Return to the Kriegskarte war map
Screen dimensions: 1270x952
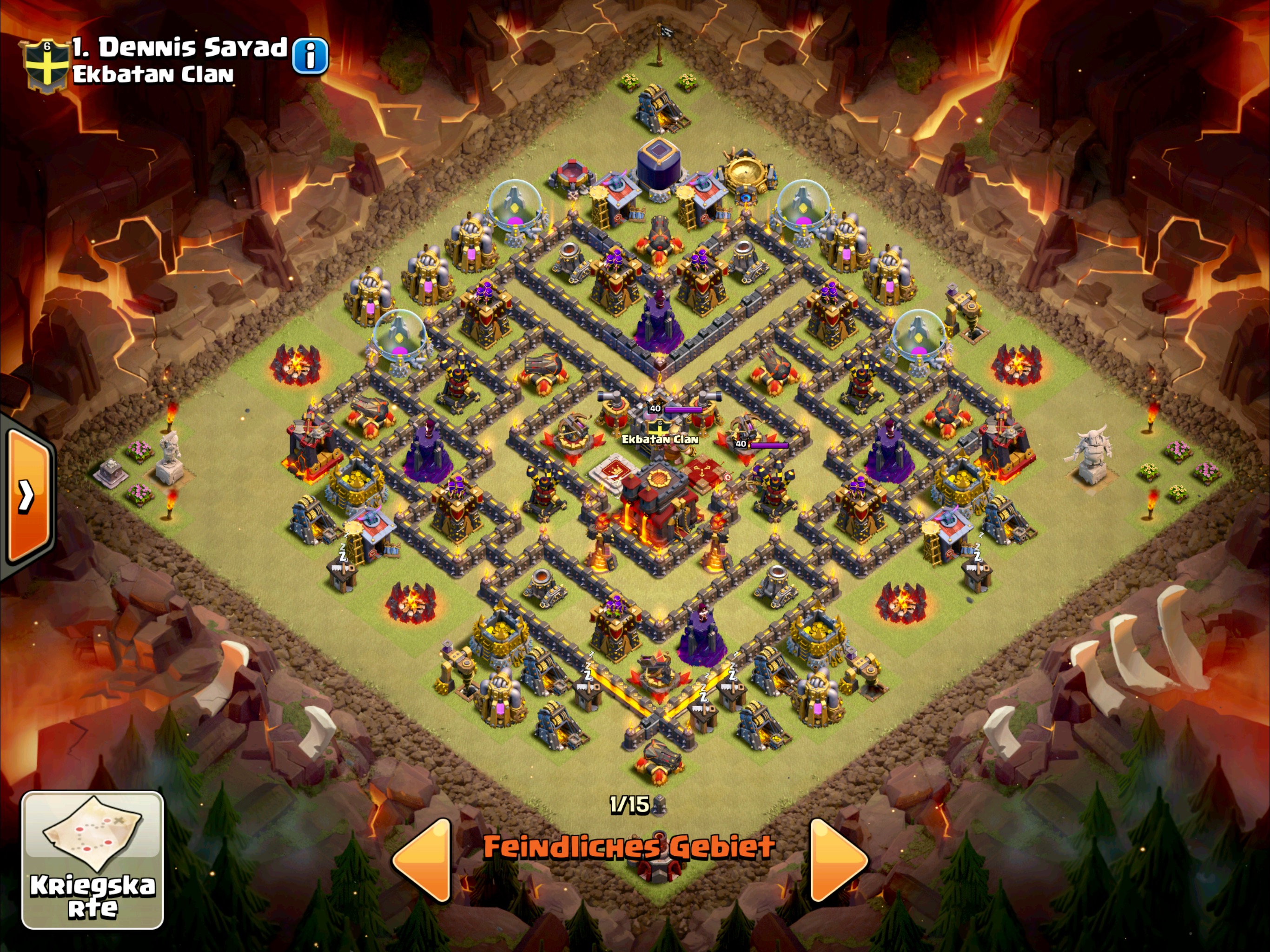(93, 860)
